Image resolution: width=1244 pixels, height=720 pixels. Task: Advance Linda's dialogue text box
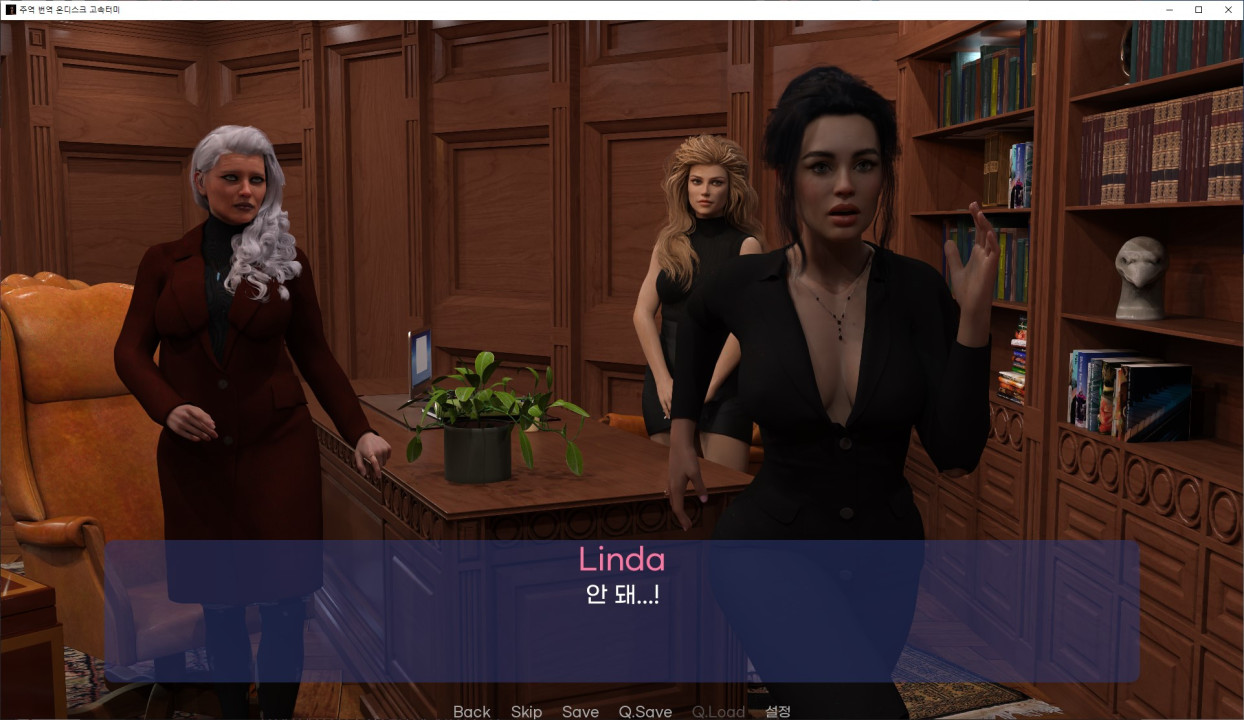tap(621, 610)
